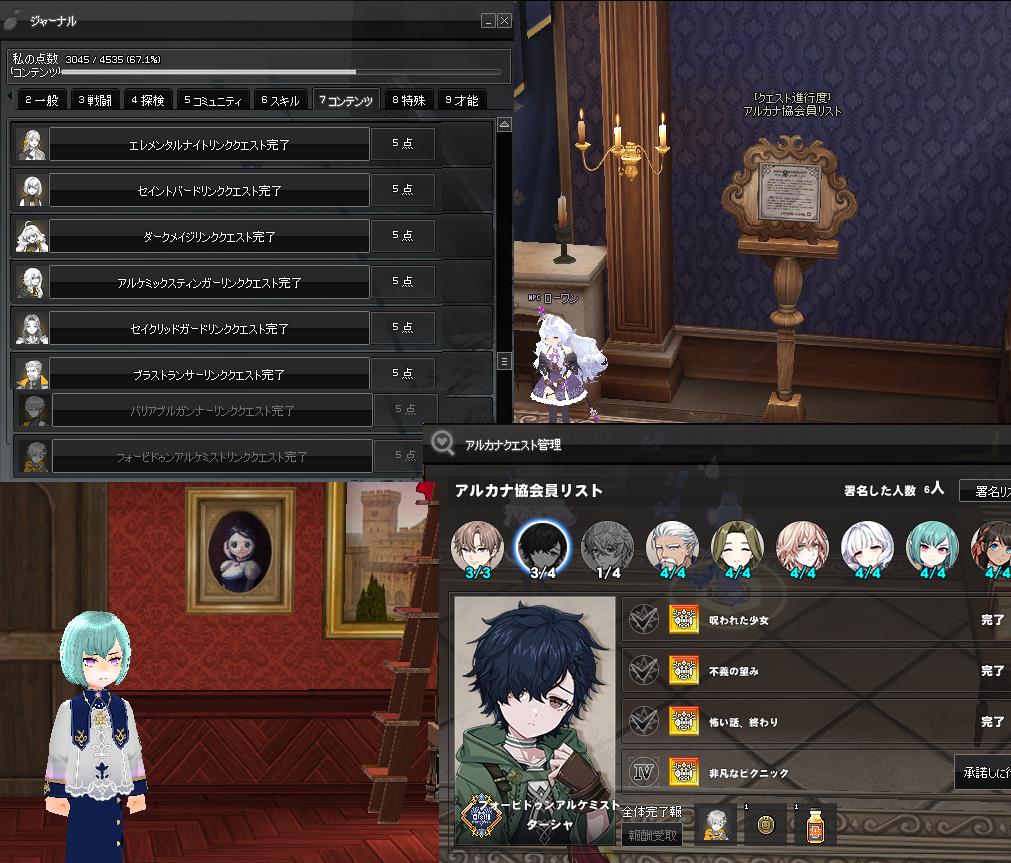
Task: Minimize the Journal window
Action: [x=488, y=20]
